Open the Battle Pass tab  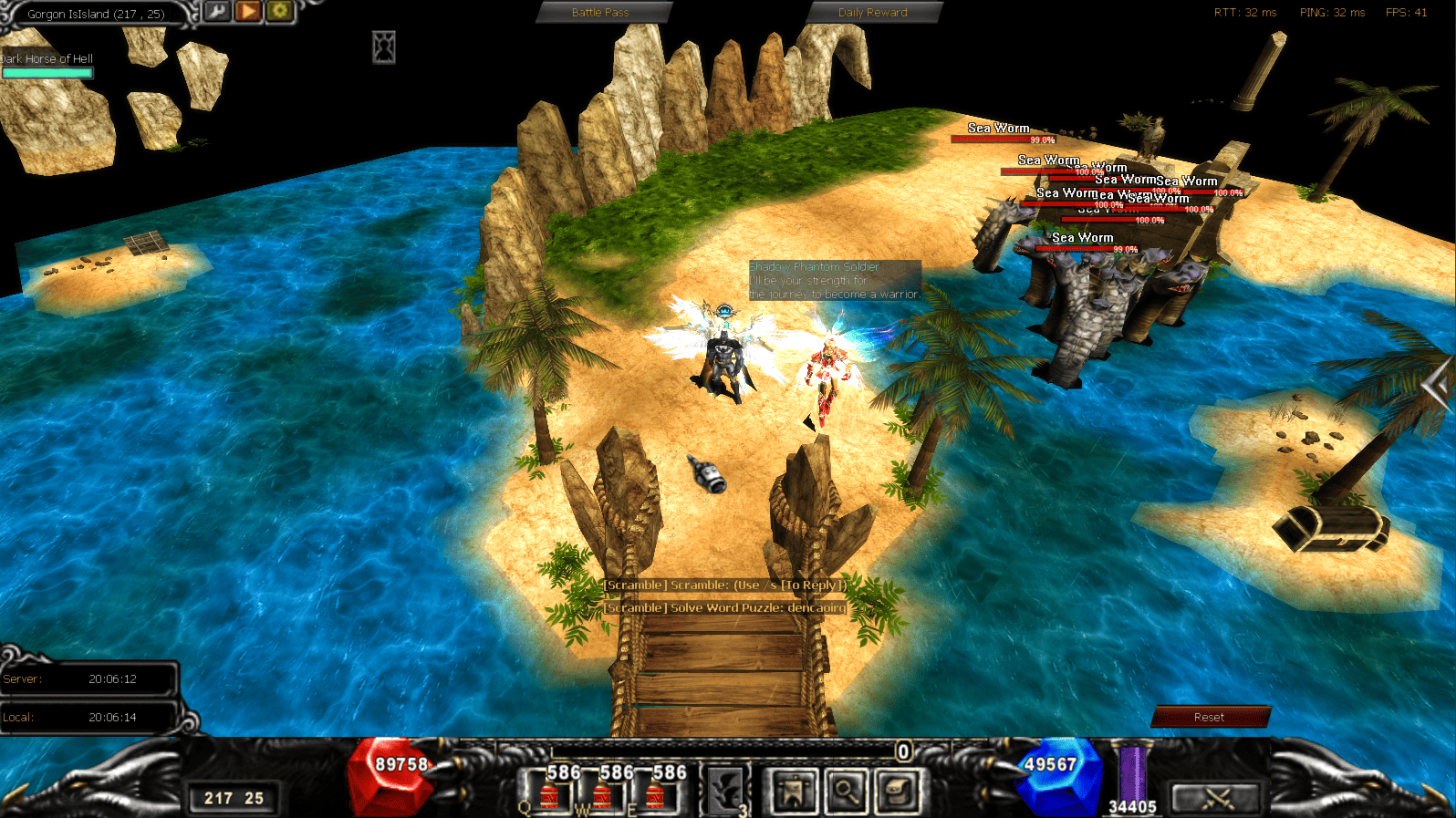click(602, 13)
